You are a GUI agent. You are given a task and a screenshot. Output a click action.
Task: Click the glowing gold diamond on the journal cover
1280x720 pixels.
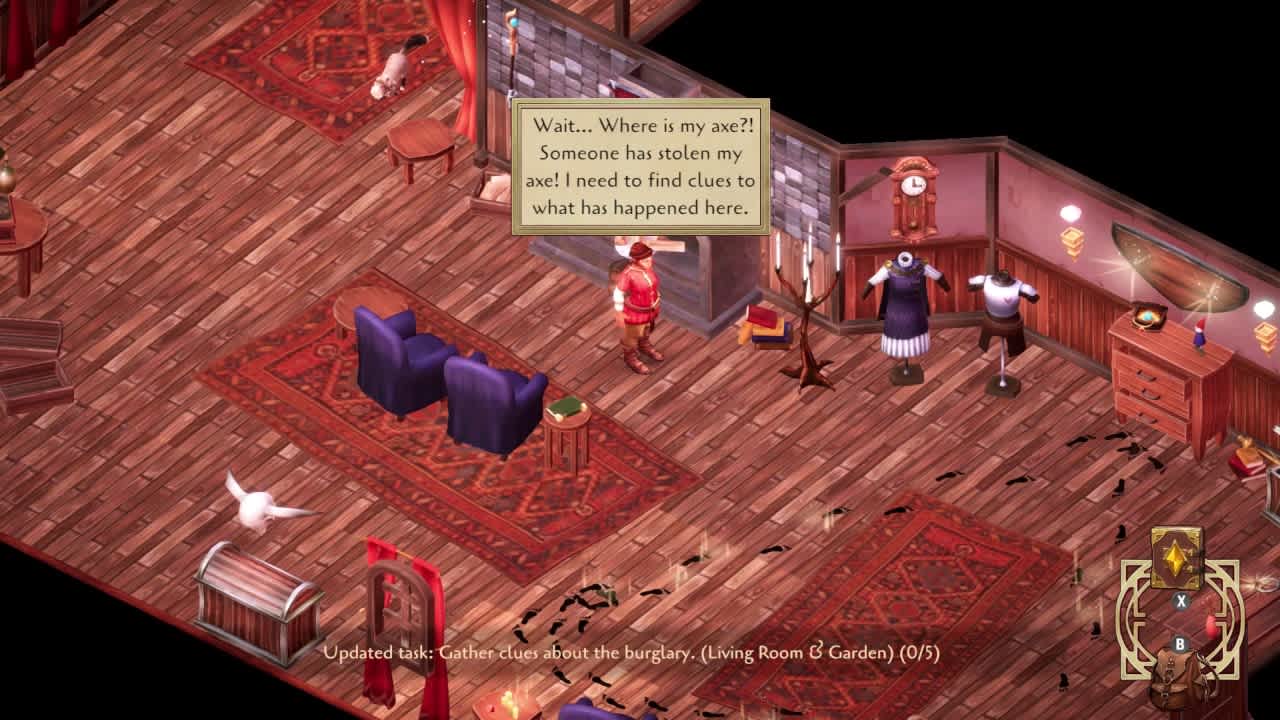coord(1175,560)
